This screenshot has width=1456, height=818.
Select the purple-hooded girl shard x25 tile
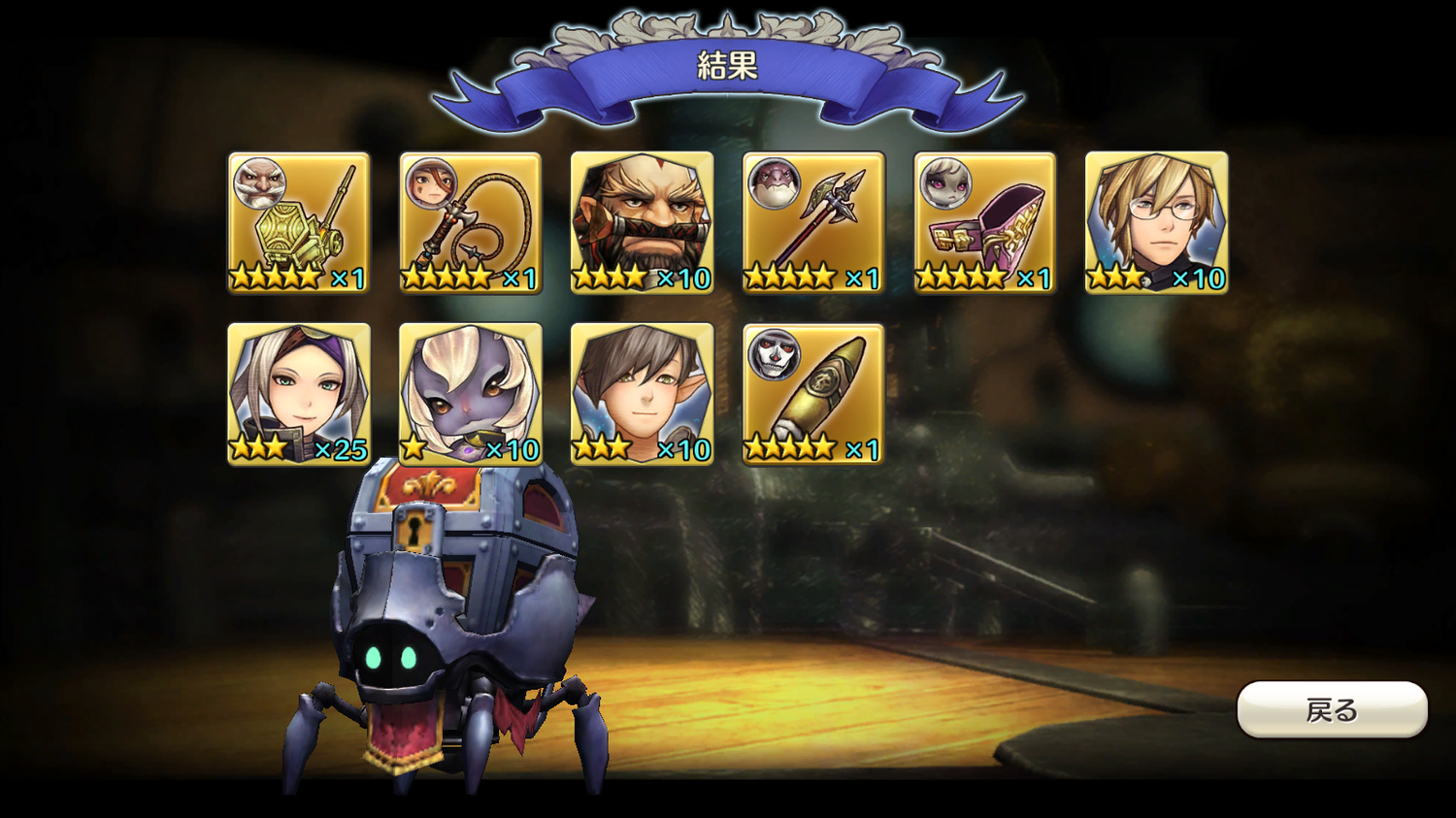coord(299,394)
